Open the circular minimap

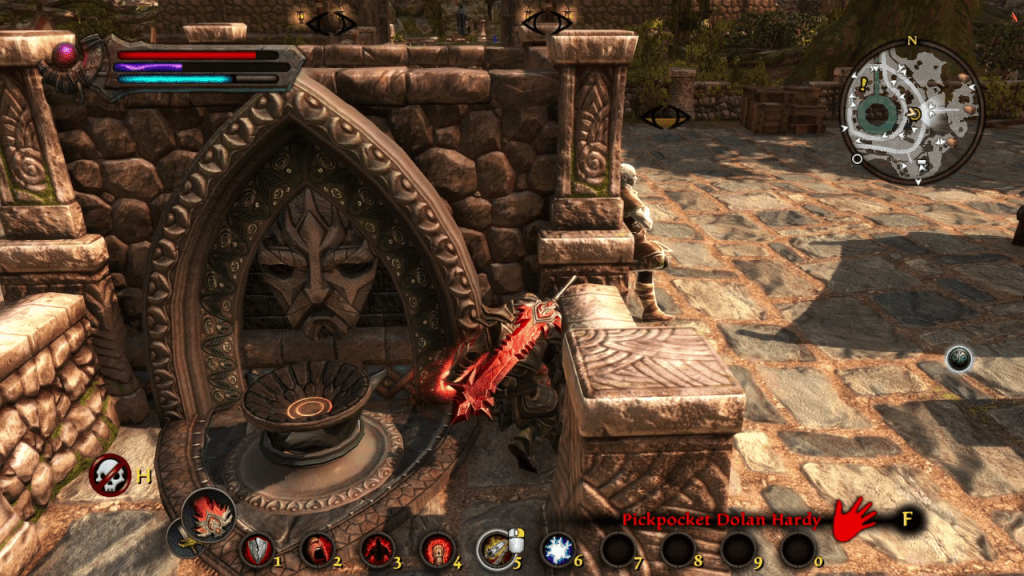911,111
